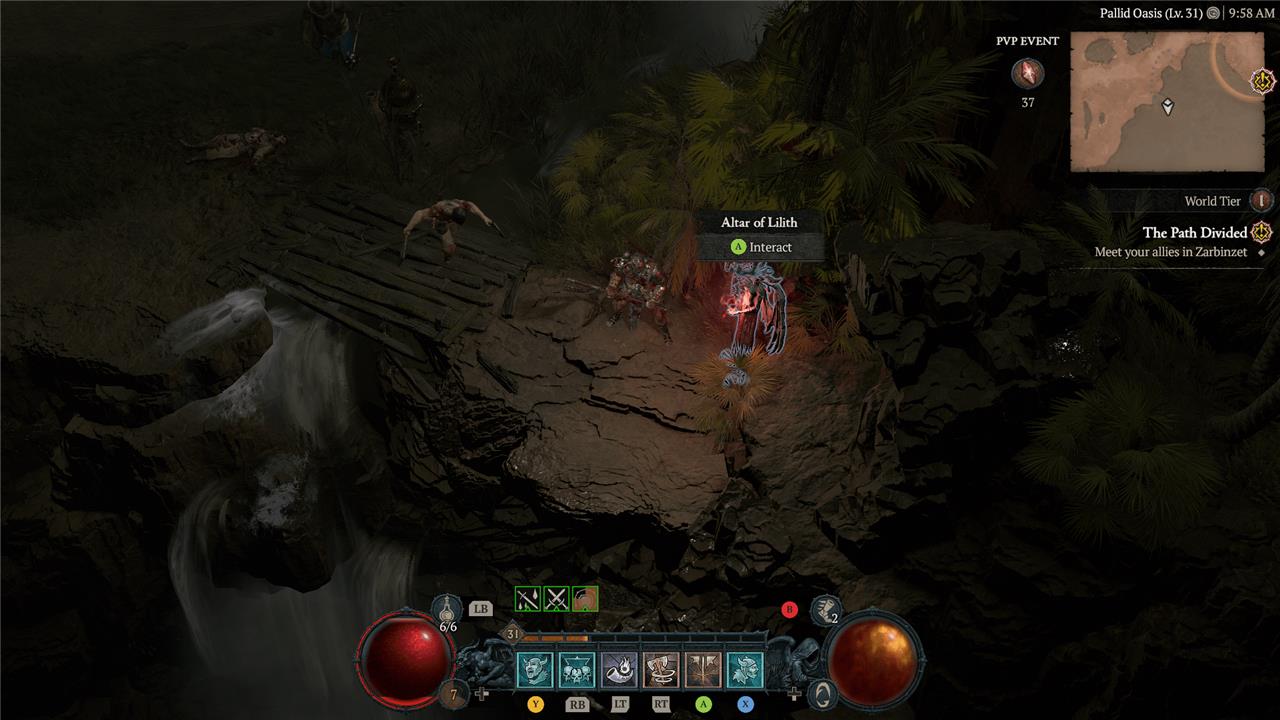This screenshot has width=1280, height=720.
Task: Click the horse head icon with count 2
Action: click(x=824, y=606)
